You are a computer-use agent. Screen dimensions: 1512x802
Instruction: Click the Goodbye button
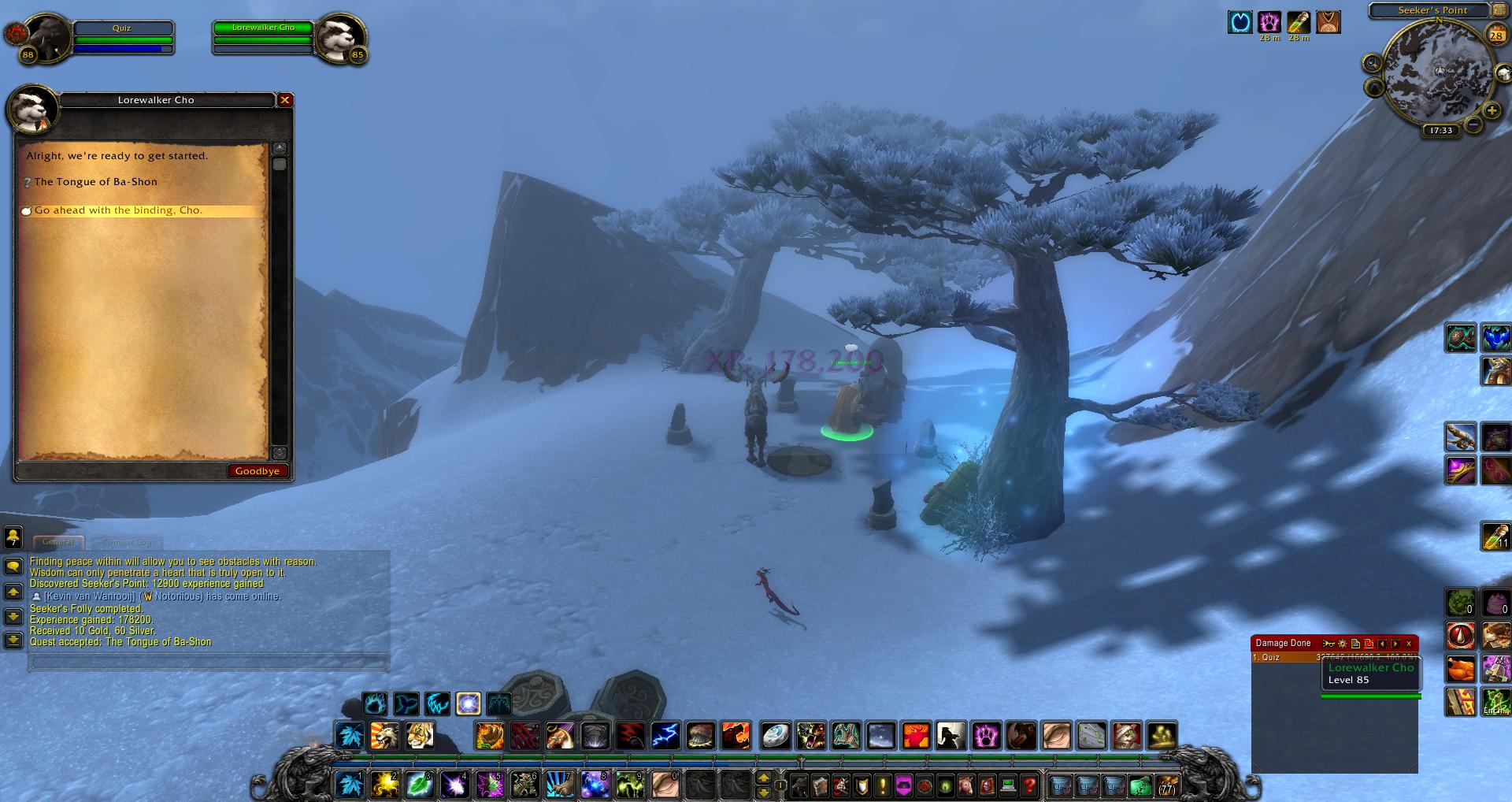[258, 471]
